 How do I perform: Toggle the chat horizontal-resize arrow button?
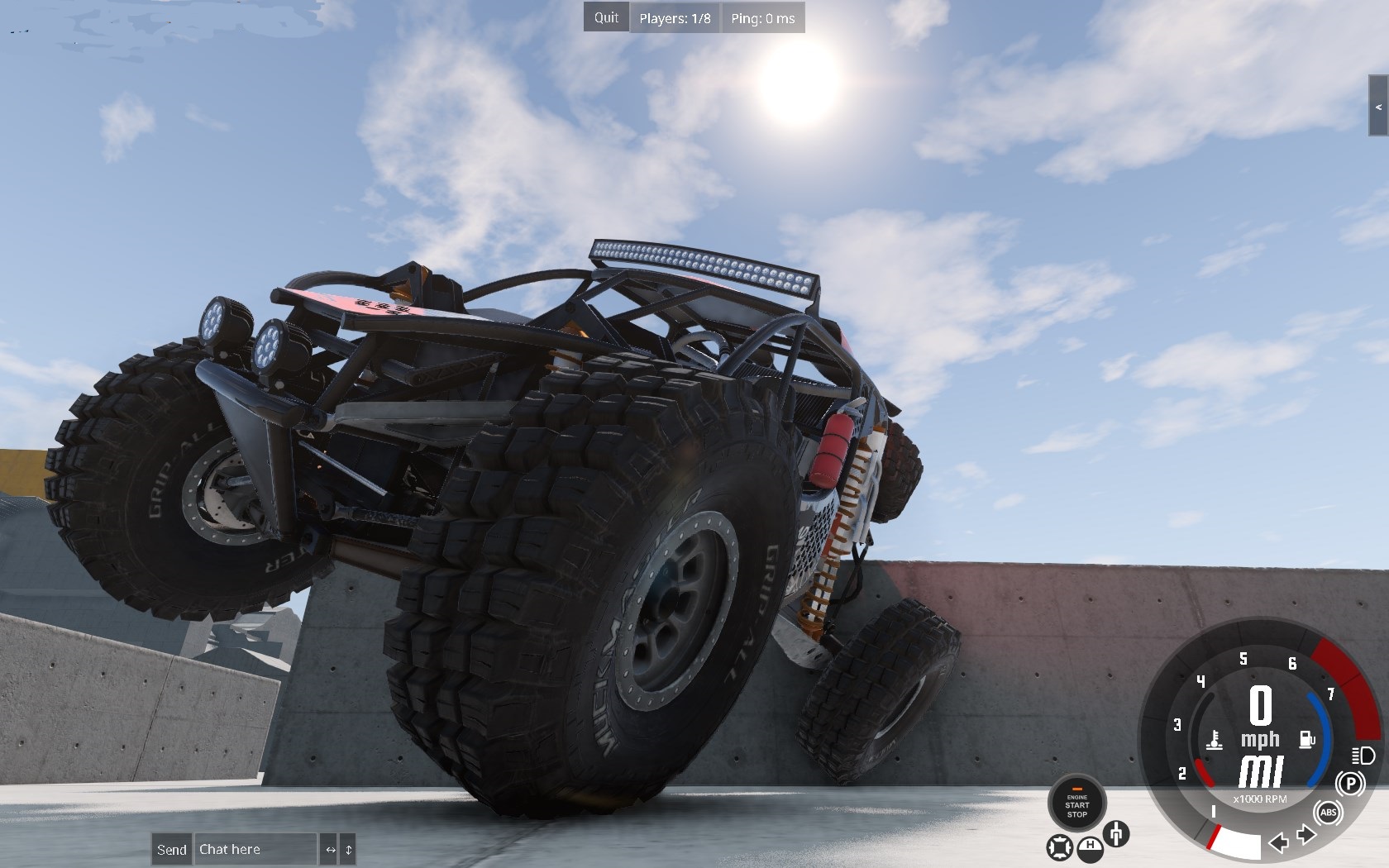click(x=330, y=849)
